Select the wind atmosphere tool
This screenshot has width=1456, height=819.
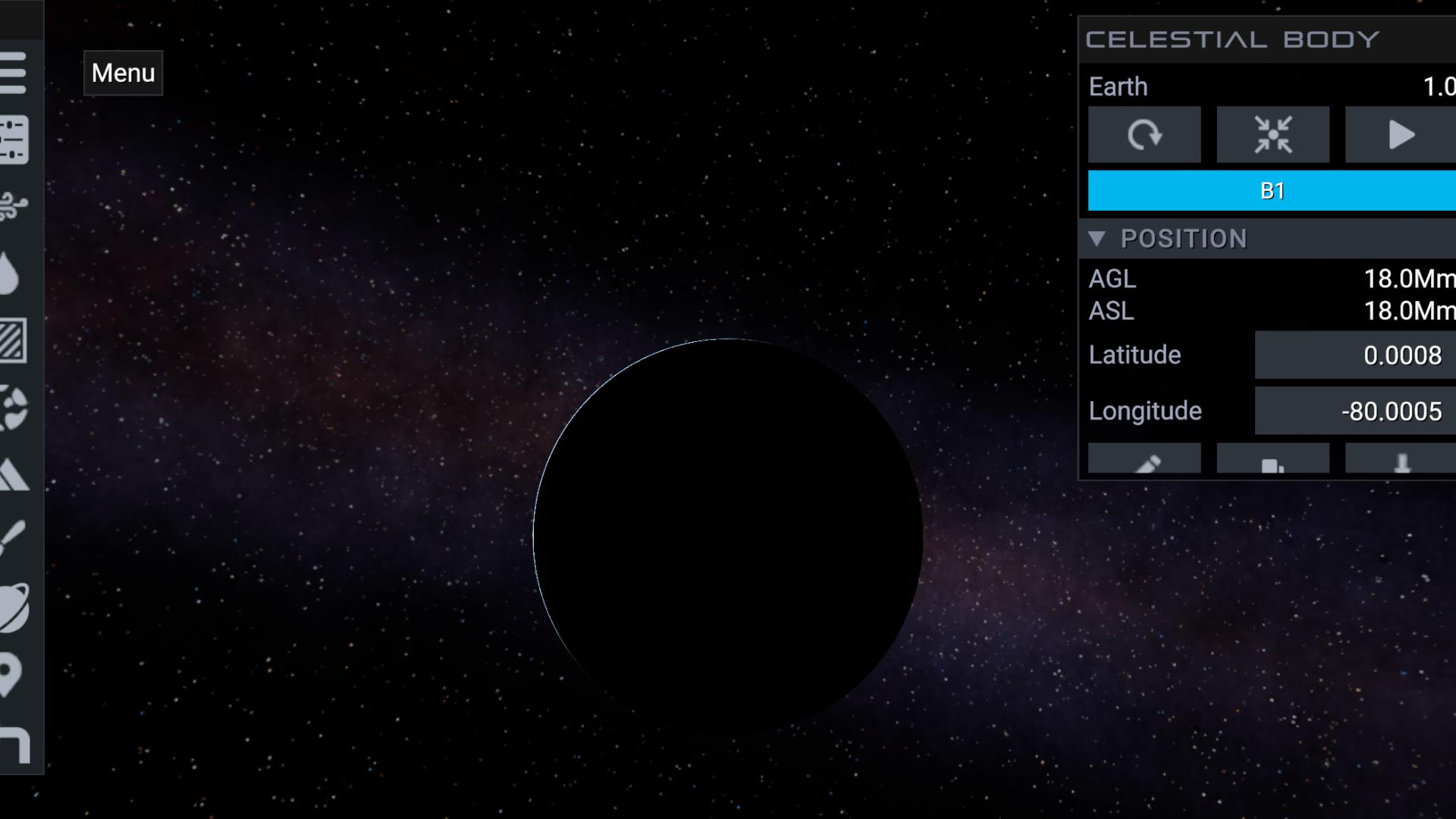[x=14, y=206]
